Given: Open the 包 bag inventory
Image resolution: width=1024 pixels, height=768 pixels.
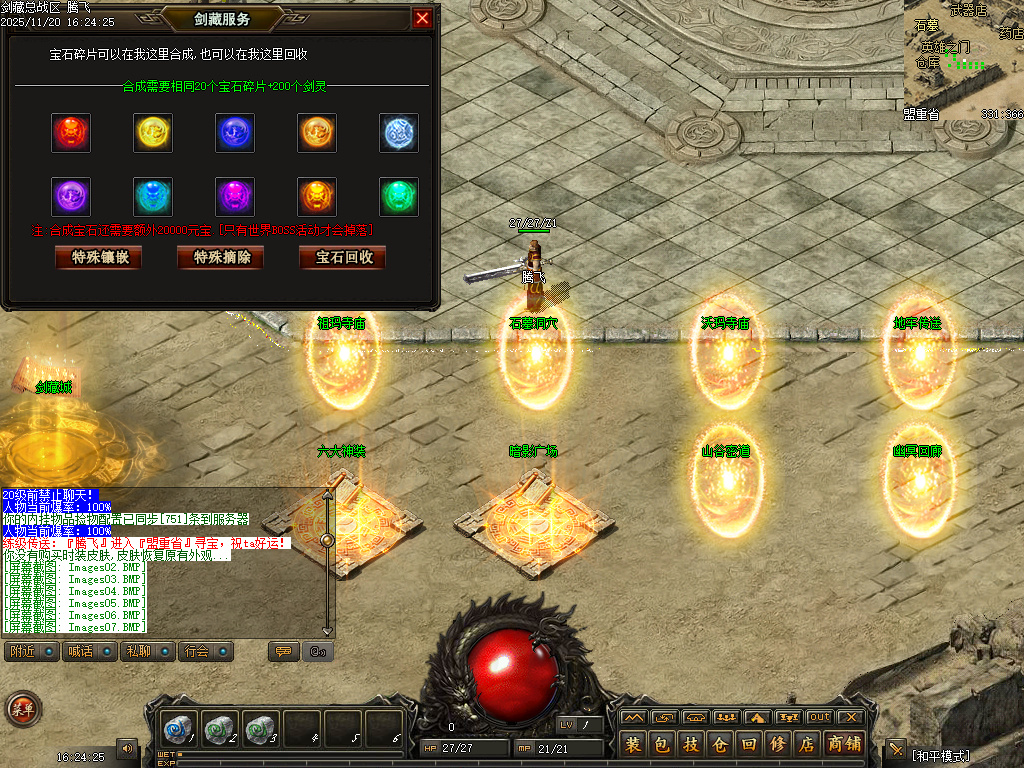Looking at the screenshot, I should pos(661,744).
